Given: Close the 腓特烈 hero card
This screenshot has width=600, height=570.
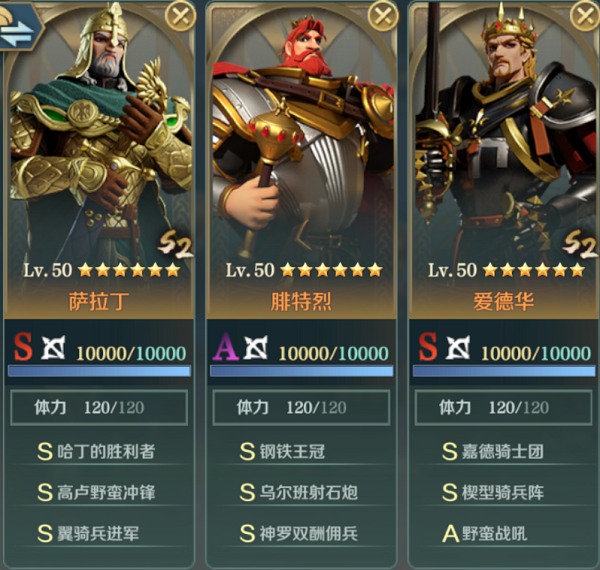Looking at the screenshot, I should [383, 15].
